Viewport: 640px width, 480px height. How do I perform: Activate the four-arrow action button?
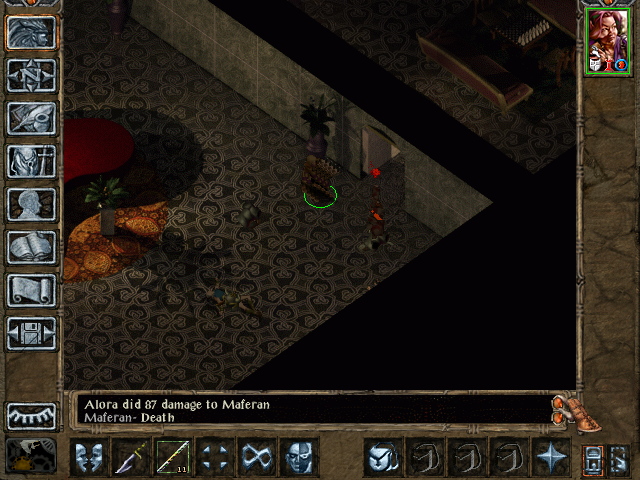[x=215, y=457]
